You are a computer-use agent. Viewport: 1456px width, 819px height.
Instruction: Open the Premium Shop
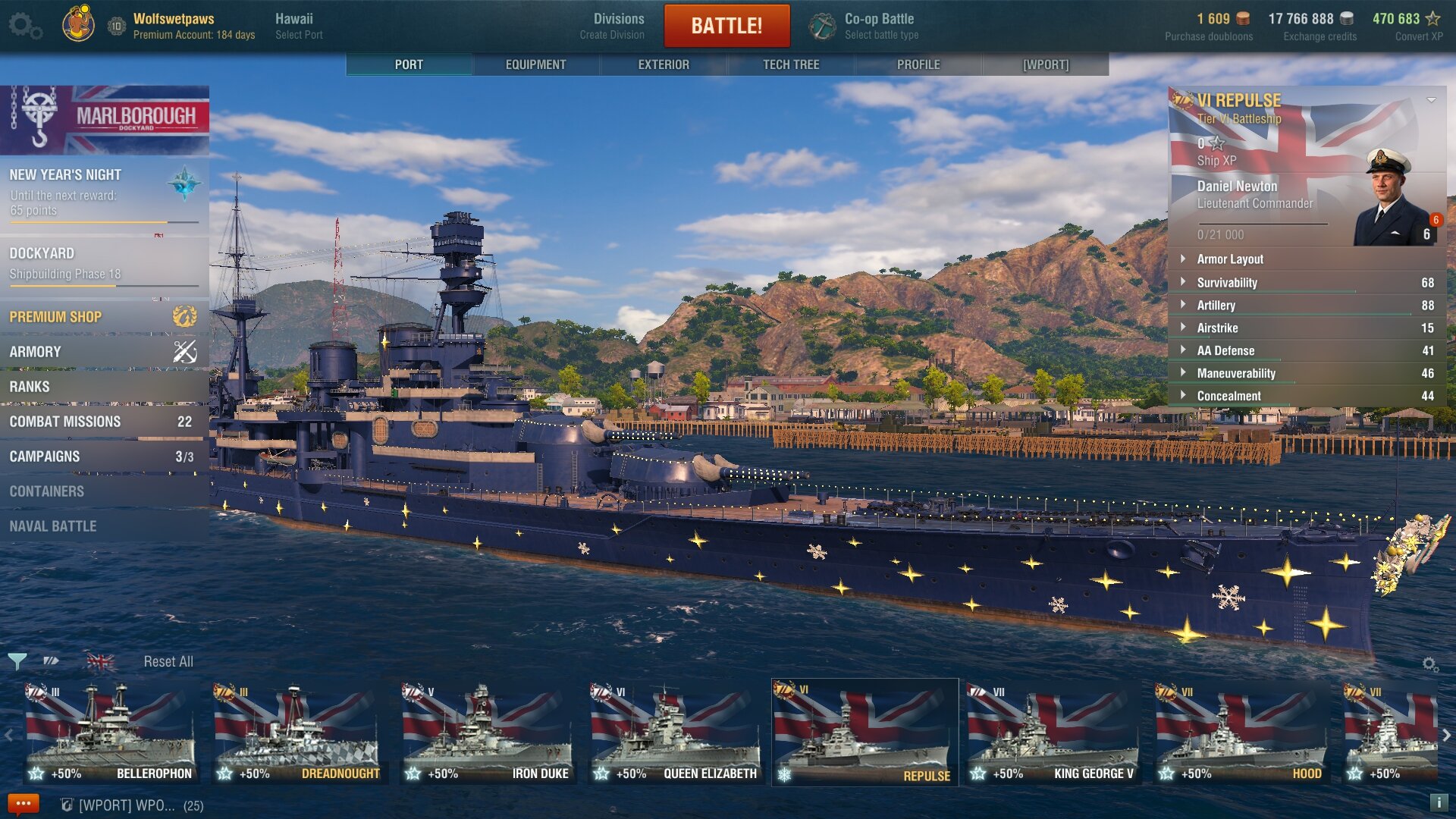104,317
